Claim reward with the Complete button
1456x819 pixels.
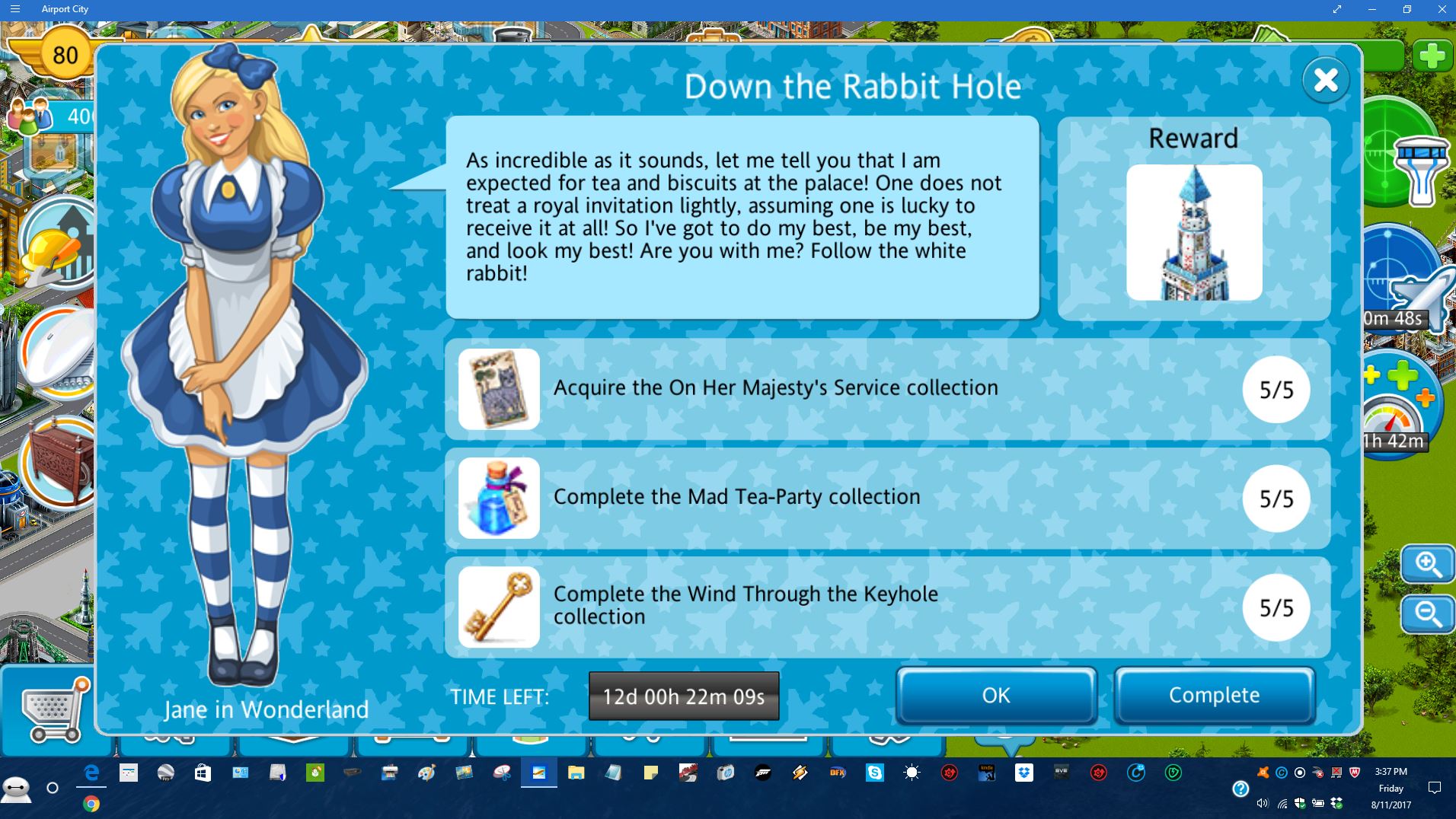[1214, 695]
